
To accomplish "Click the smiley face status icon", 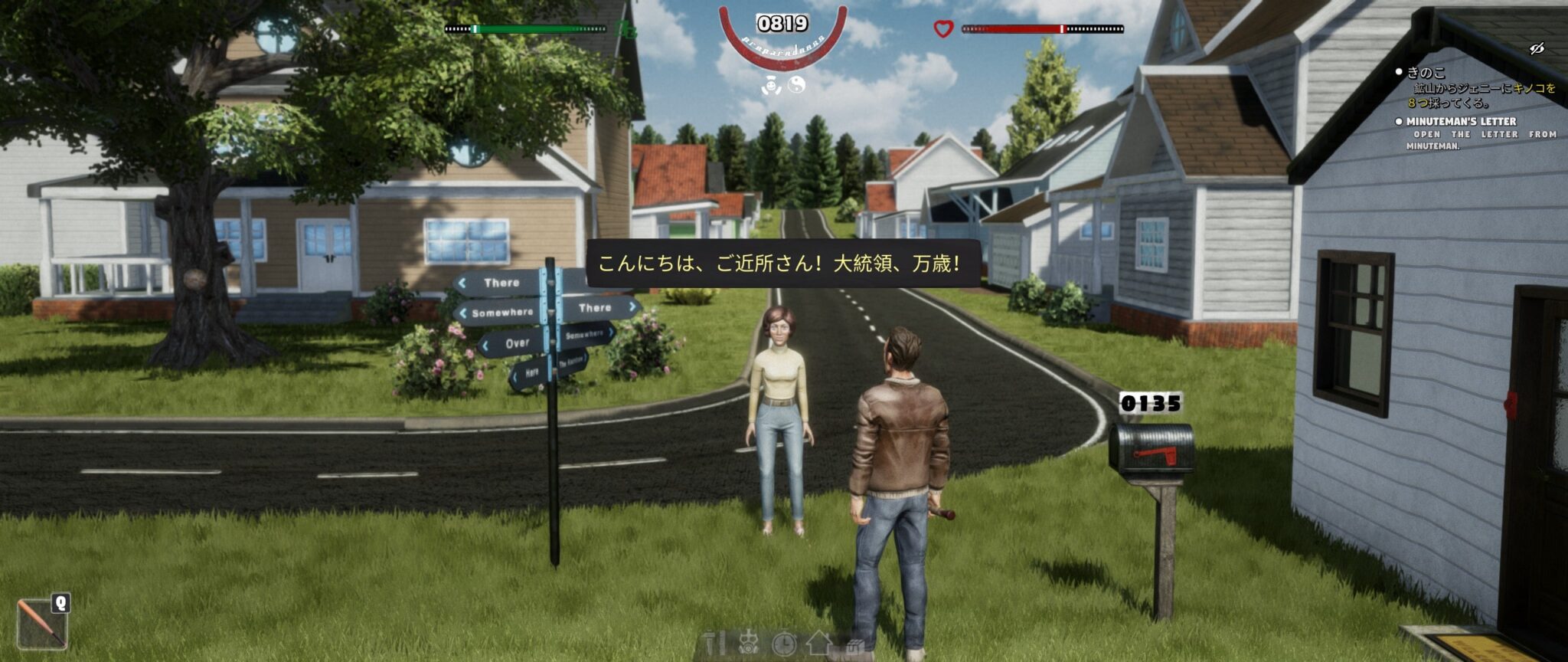I will pos(770,87).
